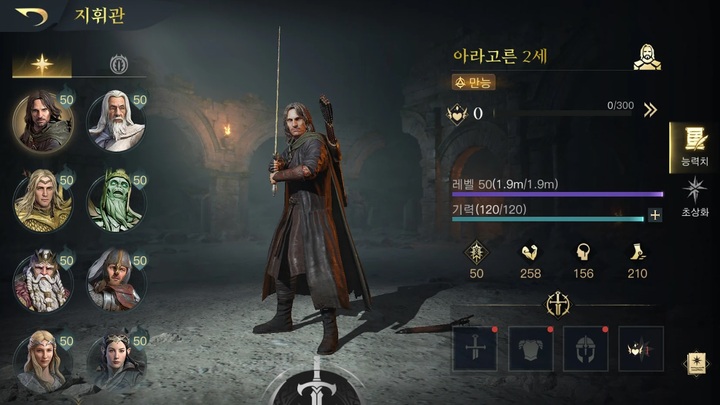Choose the blond golden-armored elf commander
This screenshot has width=720, height=405.
42,200
